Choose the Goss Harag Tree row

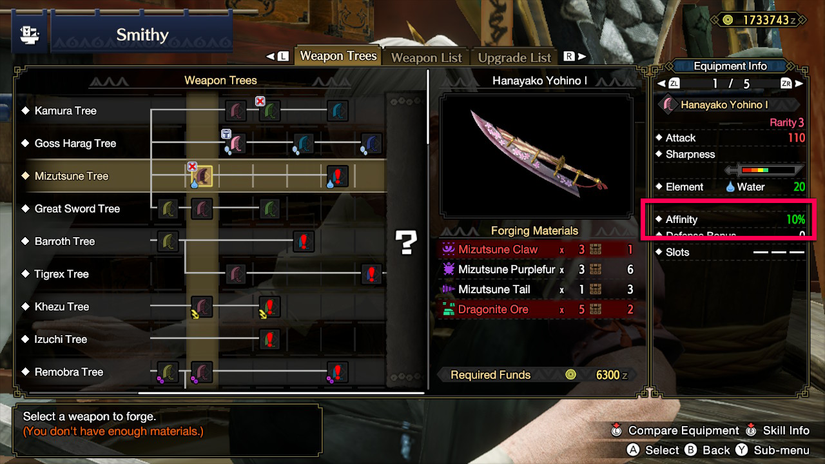75,144
